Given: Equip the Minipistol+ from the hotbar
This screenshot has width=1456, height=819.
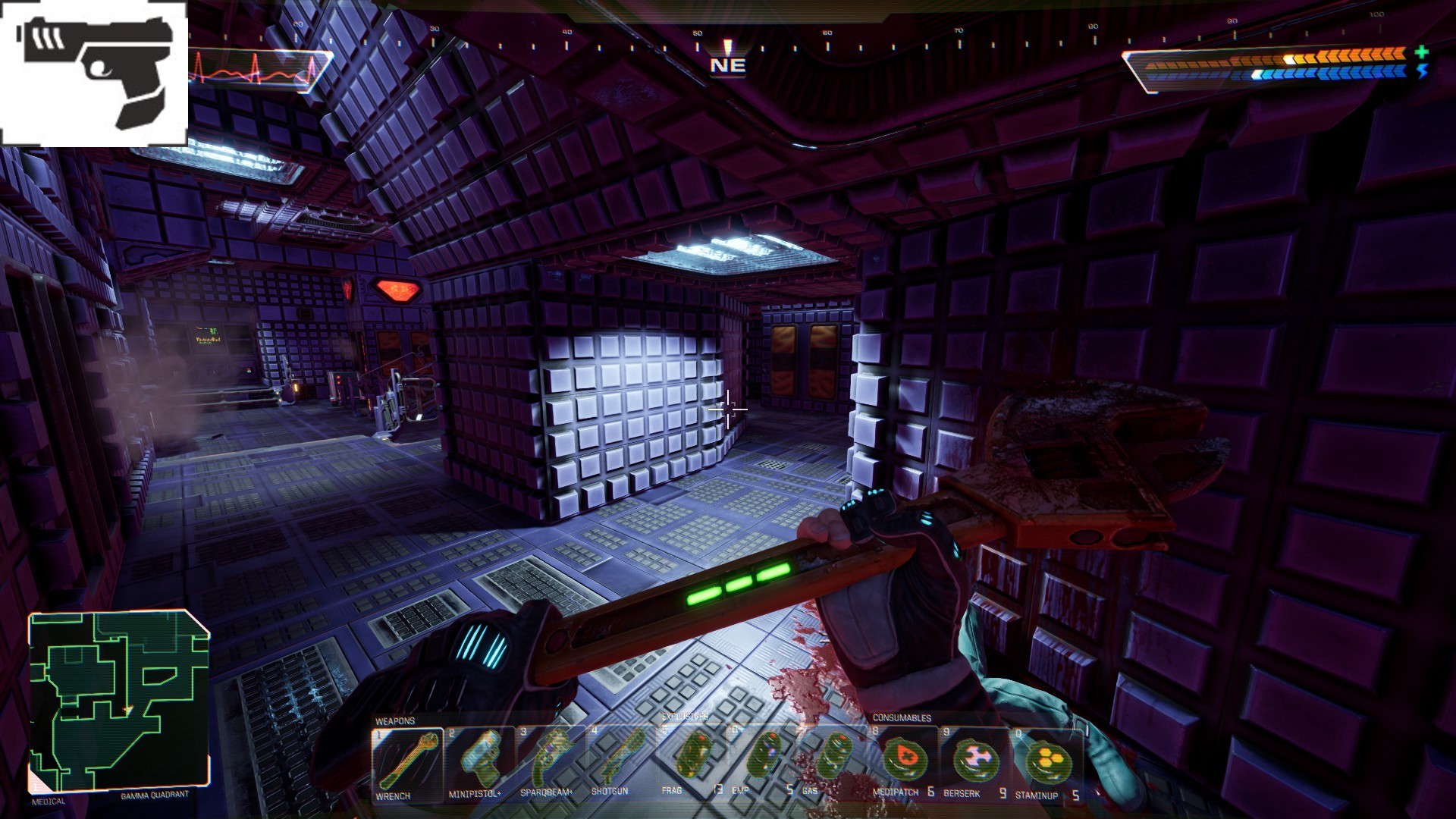Looking at the screenshot, I should point(479,762).
